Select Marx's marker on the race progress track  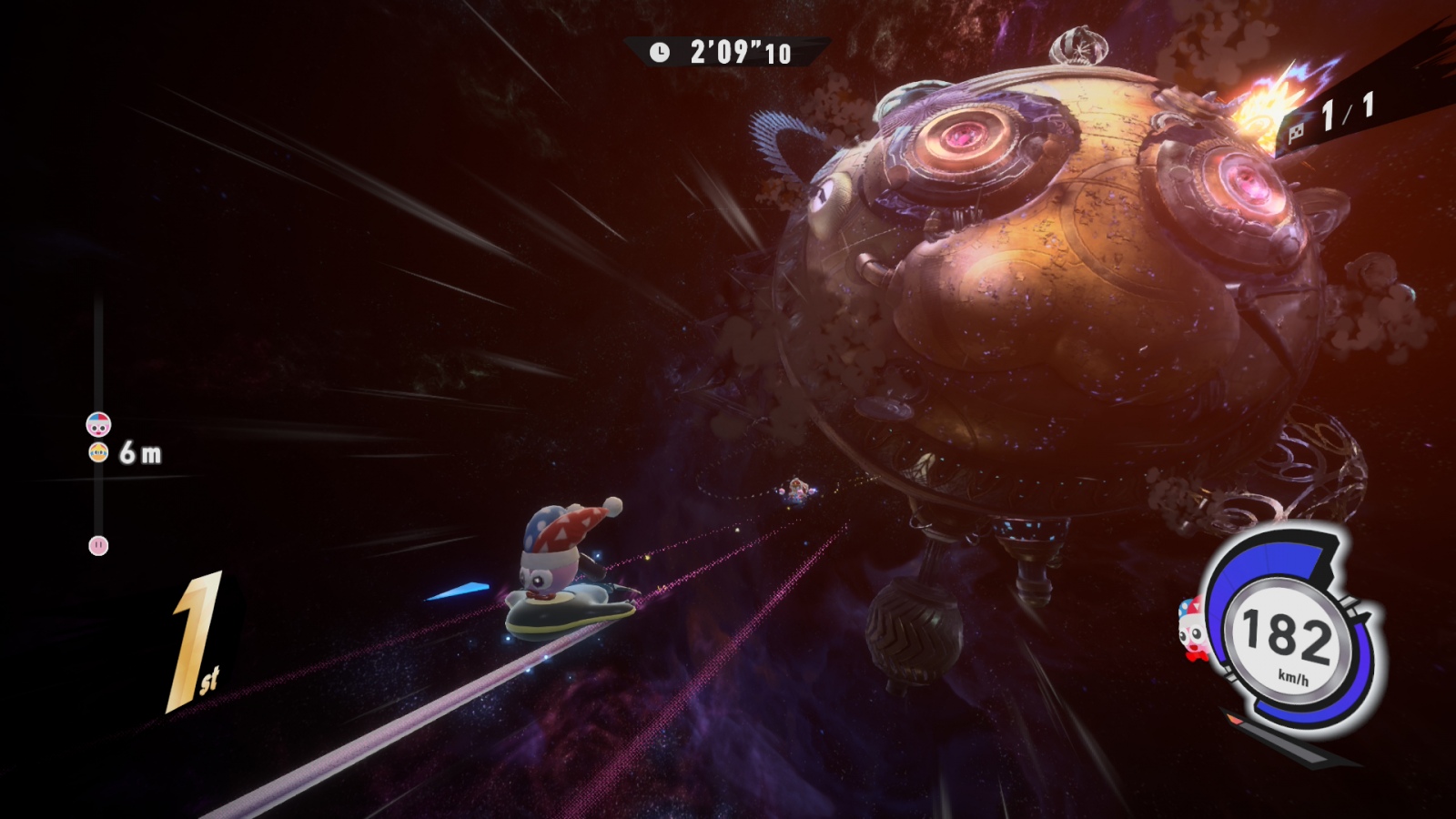point(98,424)
